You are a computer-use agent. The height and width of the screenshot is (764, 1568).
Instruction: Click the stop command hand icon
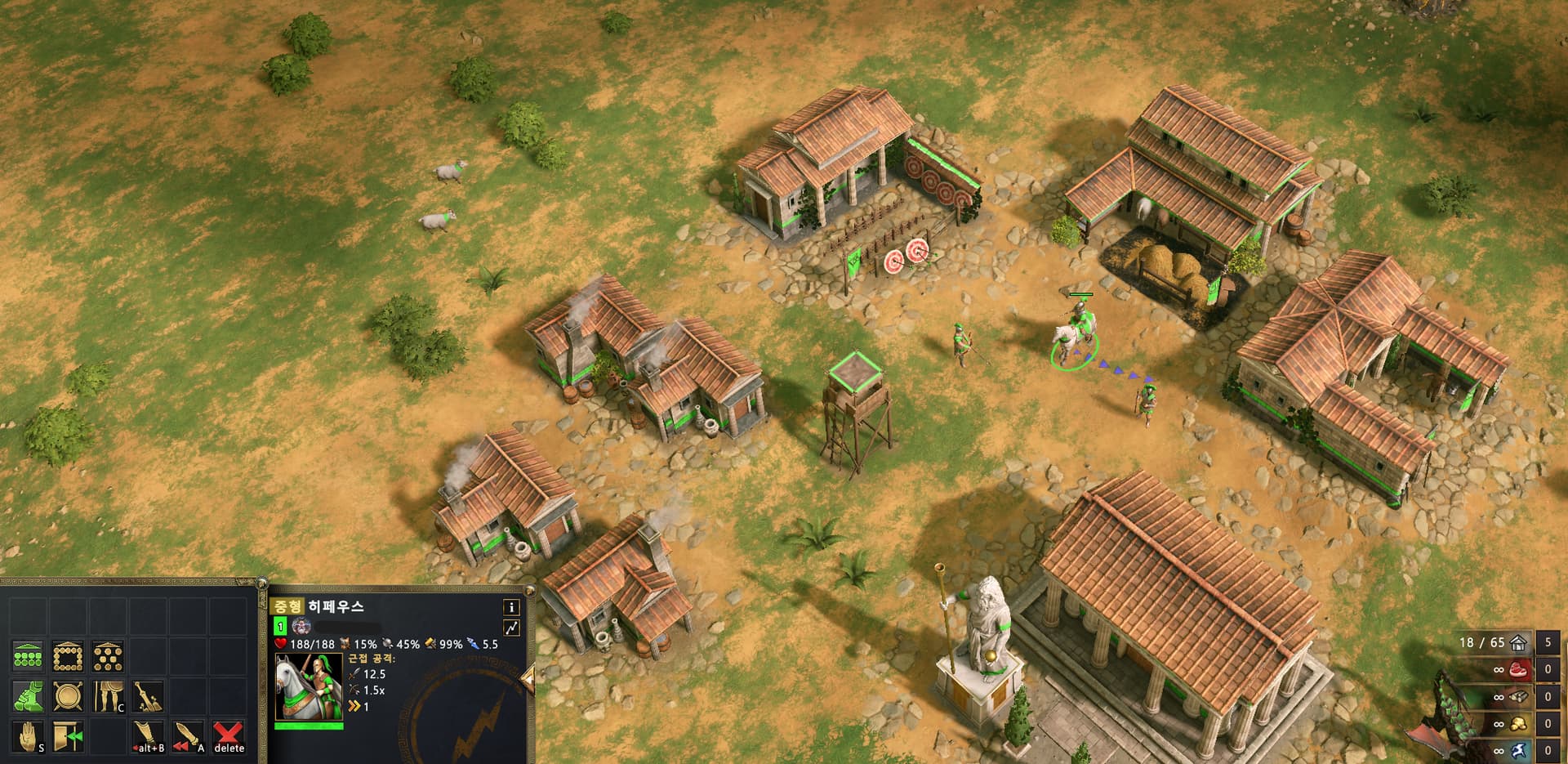pos(28,736)
